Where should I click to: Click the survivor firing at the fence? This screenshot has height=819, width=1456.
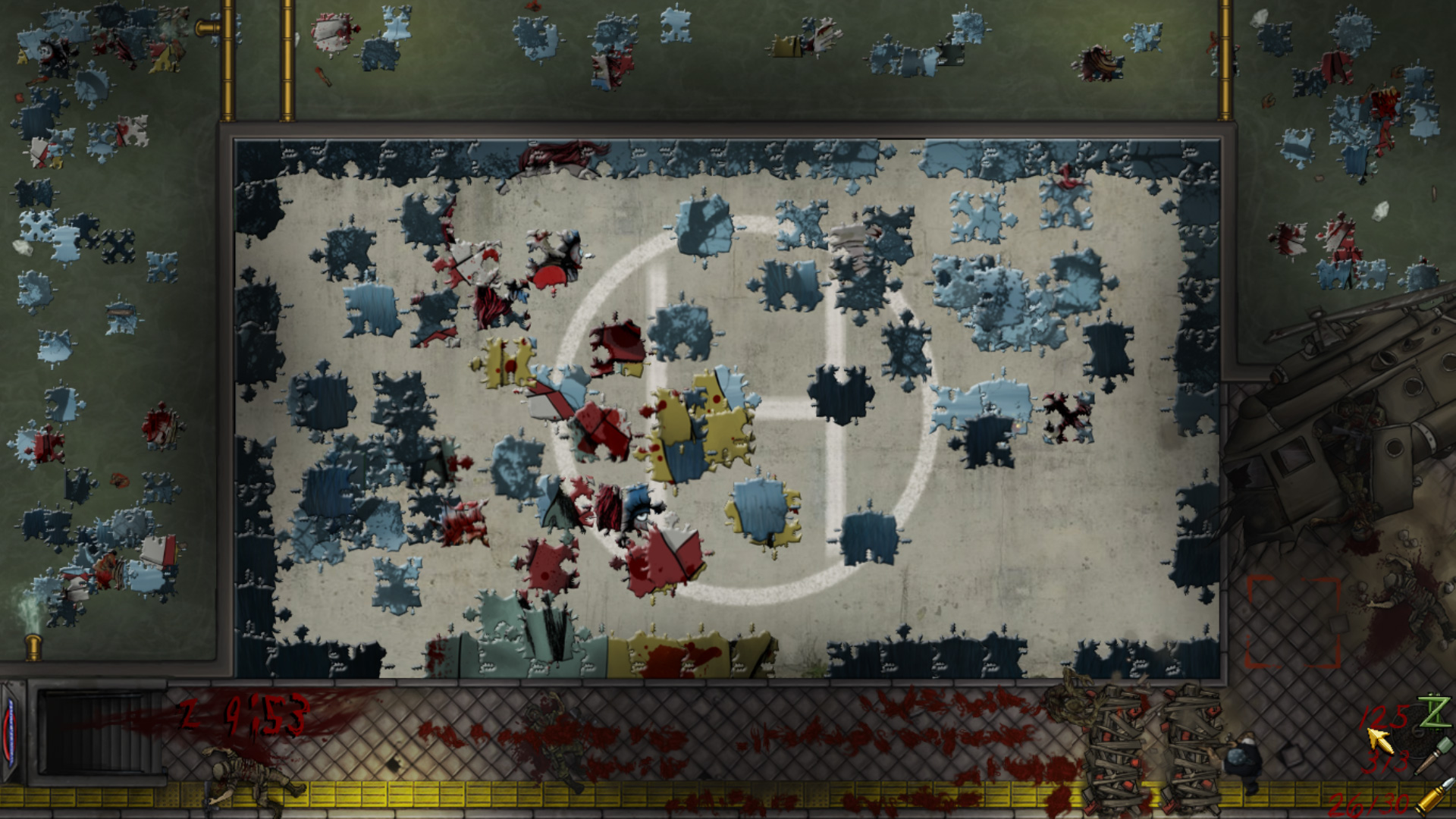pyautogui.click(x=1244, y=755)
